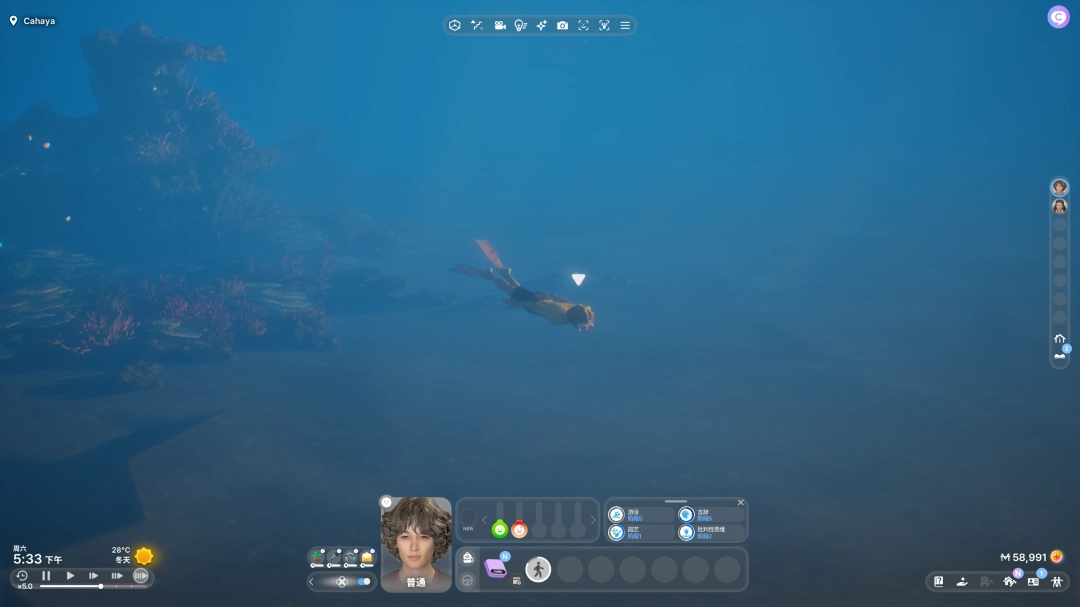Open the purple C profile button
1080x607 pixels.
tap(1058, 17)
